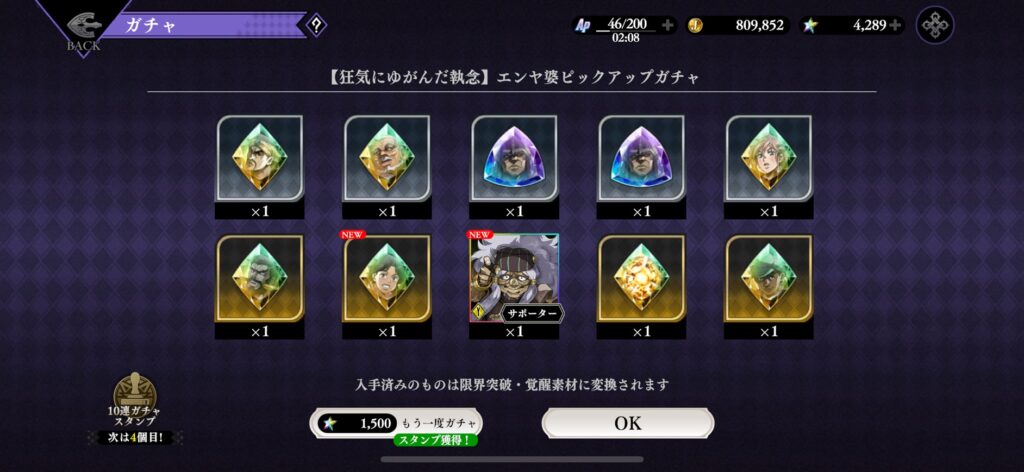Open the ornate menu icon
This screenshot has width=1024, height=472.
click(935, 25)
